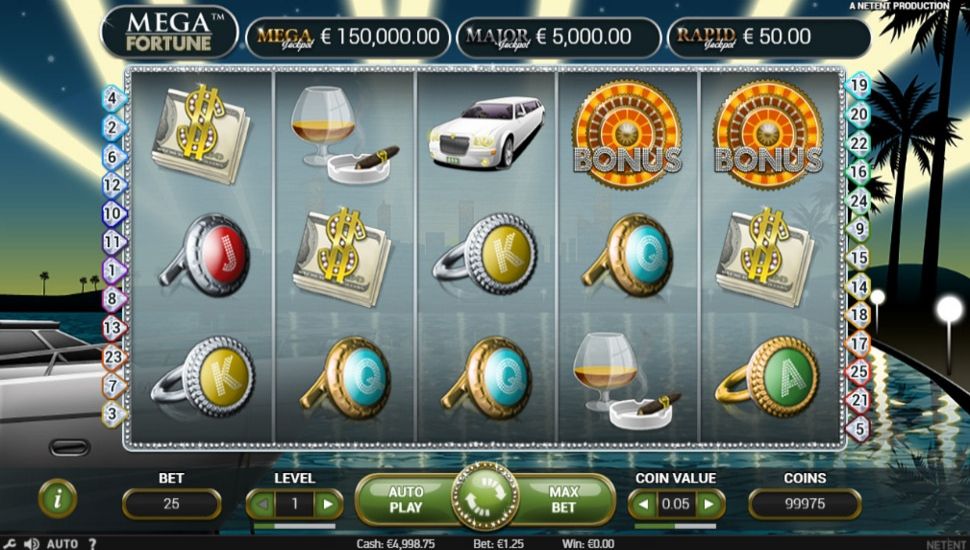The height and width of the screenshot is (550, 970).
Task: Decrease the bet Level
Action: [262, 504]
